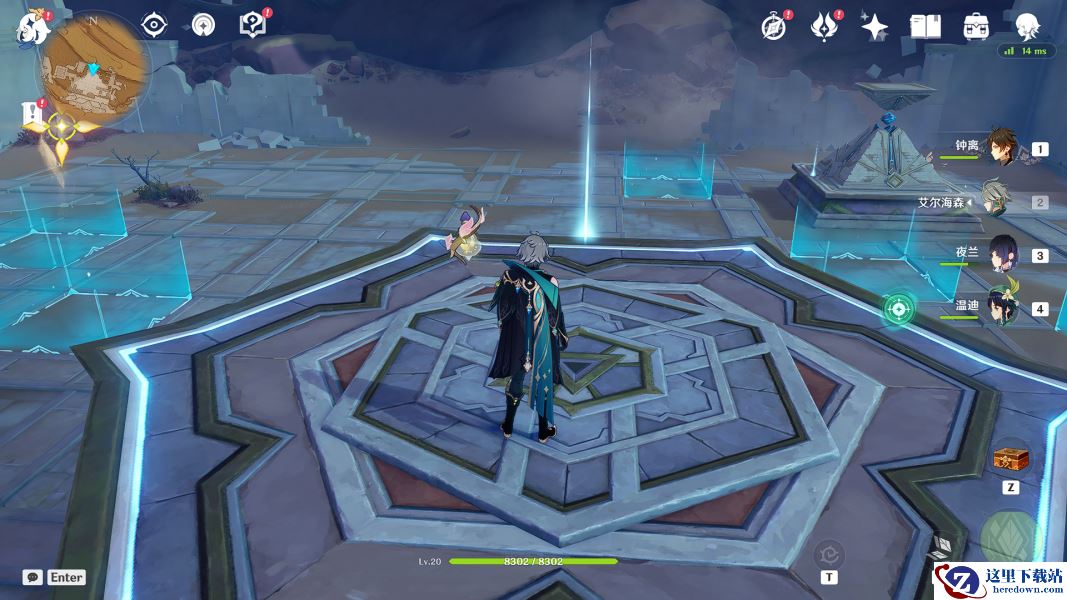Open the eye icon in the top bar
The image size is (1067, 600).
tap(154, 25)
